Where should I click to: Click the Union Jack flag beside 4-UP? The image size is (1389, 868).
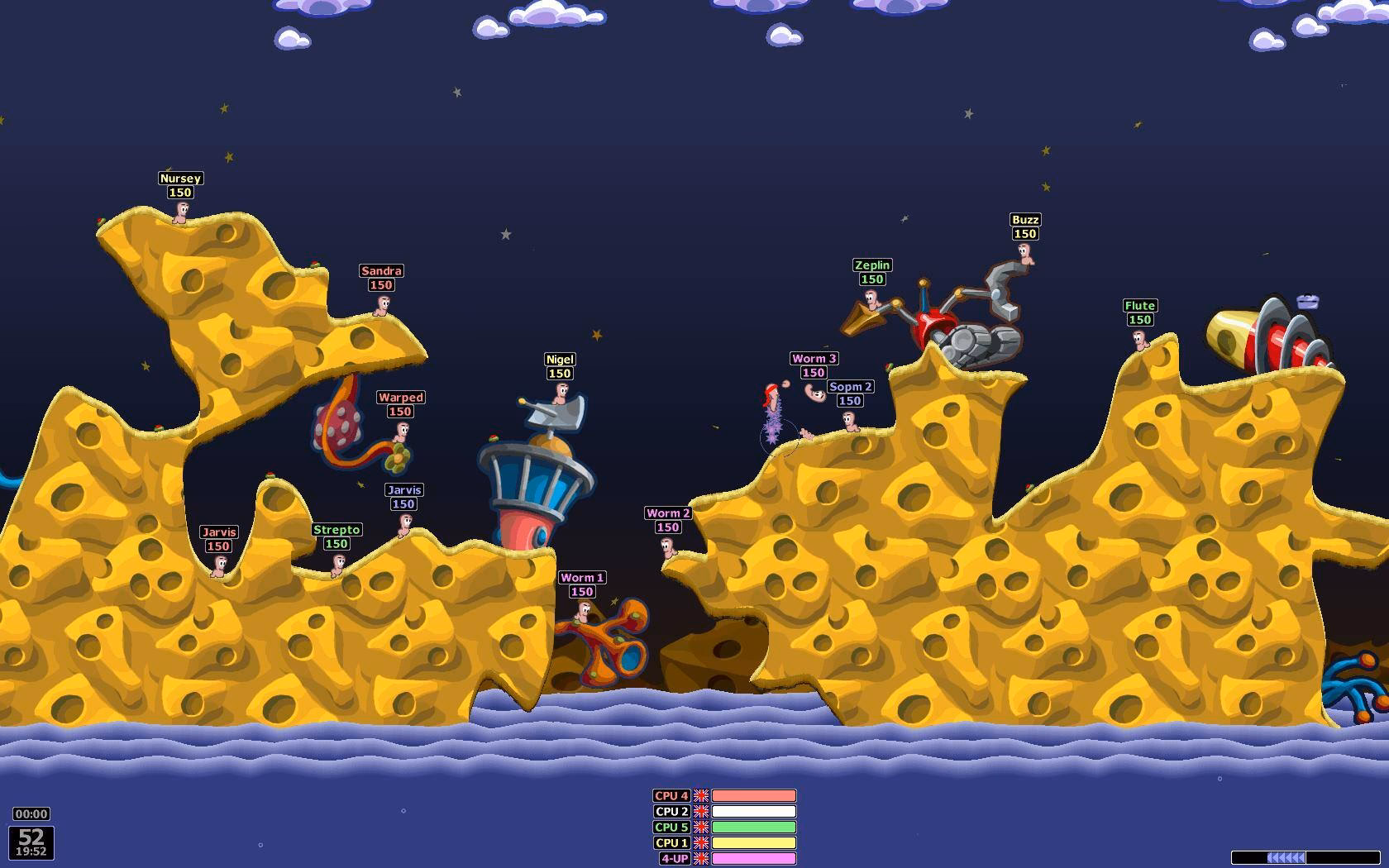click(702, 859)
